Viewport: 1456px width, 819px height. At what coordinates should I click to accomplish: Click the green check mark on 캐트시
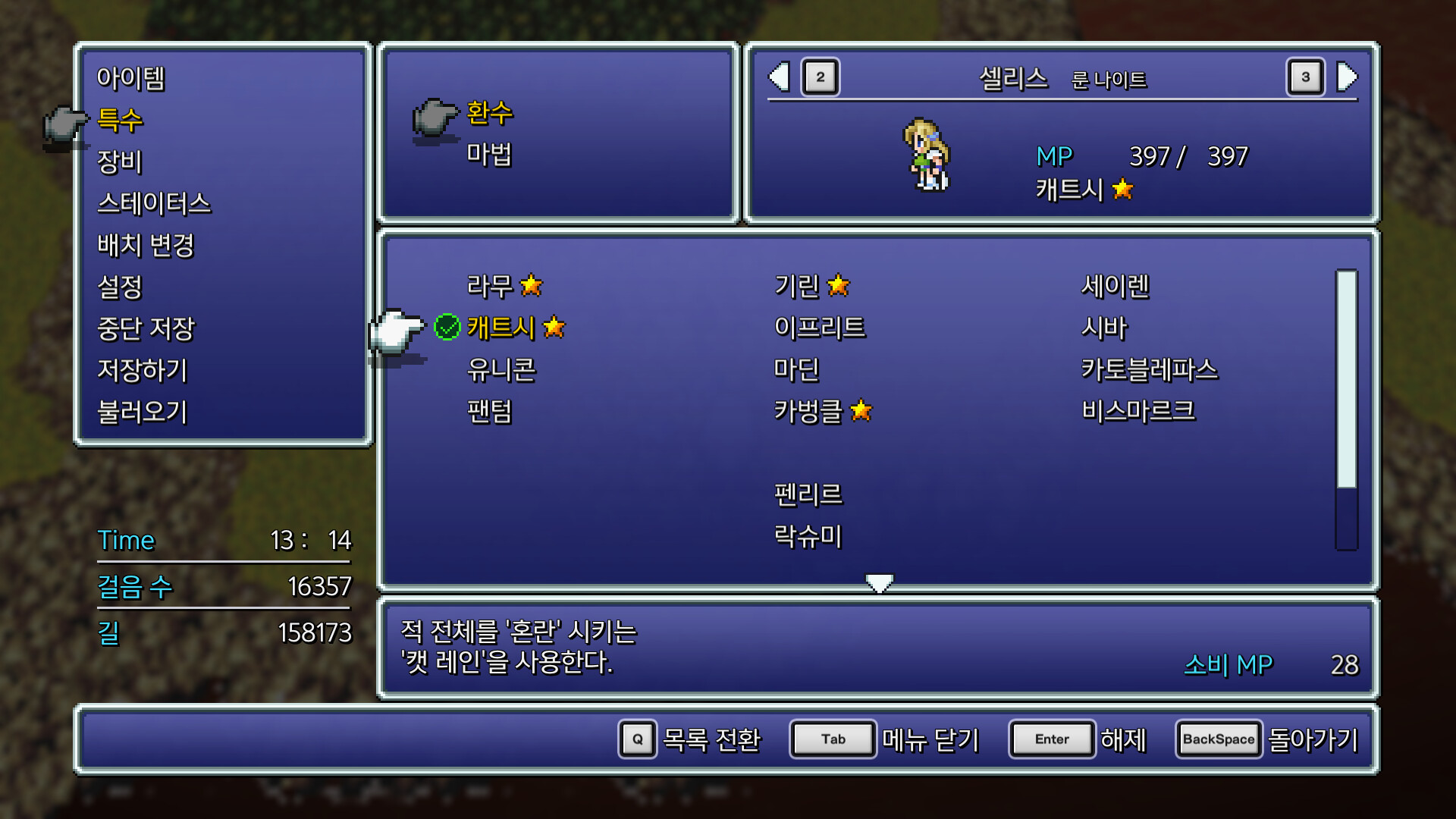pos(447,328)
